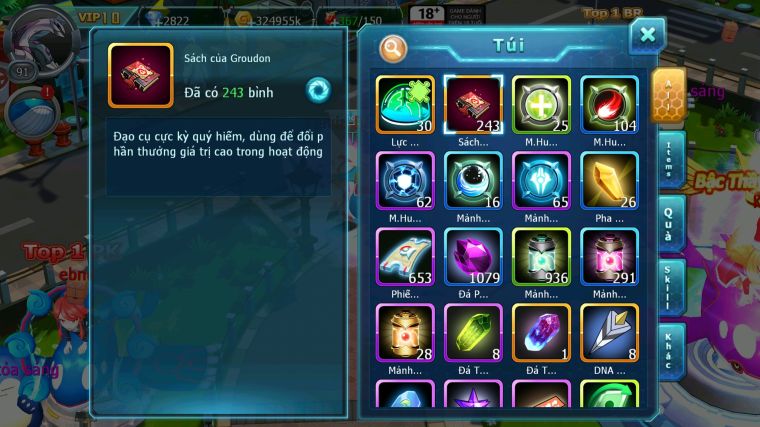This screenshot has height=427, width=760.
Task: Switch to the Skill tab
Action: point(668,287)
